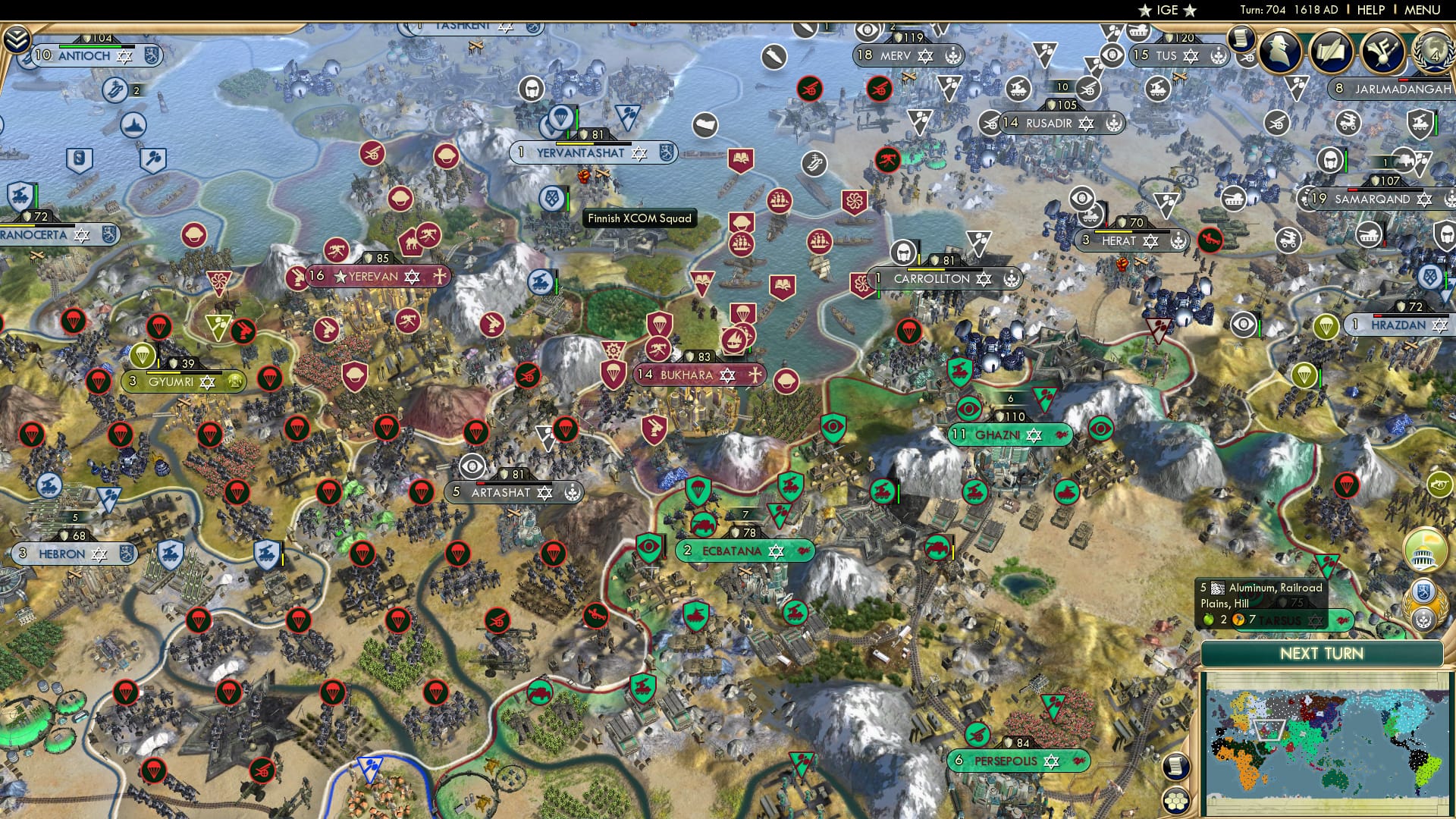Viewport: 1456px width, 819px height.
Task: Click the Star of David symbol on Bukhara's banner
Action: (727, 374)
